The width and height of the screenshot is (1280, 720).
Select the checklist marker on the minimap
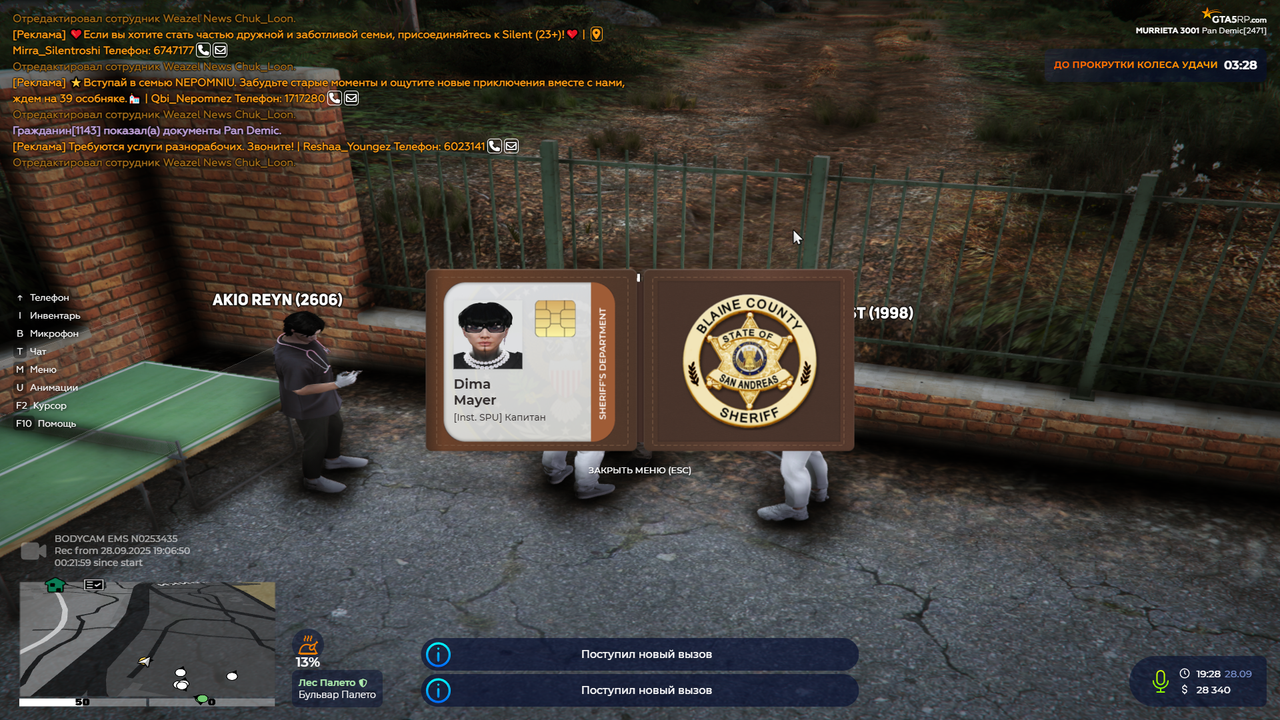94,585
